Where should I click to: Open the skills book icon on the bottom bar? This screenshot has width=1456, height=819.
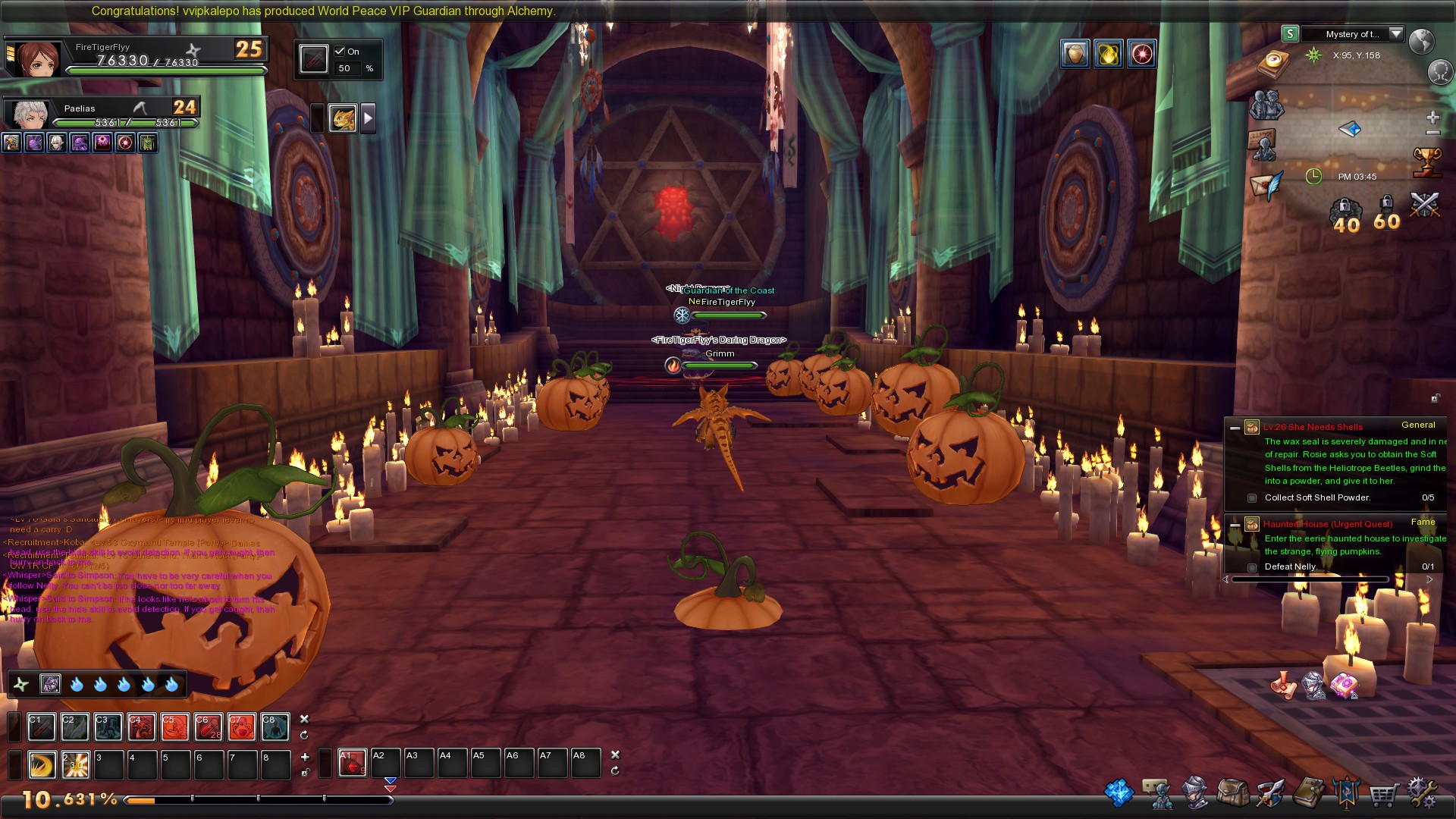click(x=1310, y=792)
